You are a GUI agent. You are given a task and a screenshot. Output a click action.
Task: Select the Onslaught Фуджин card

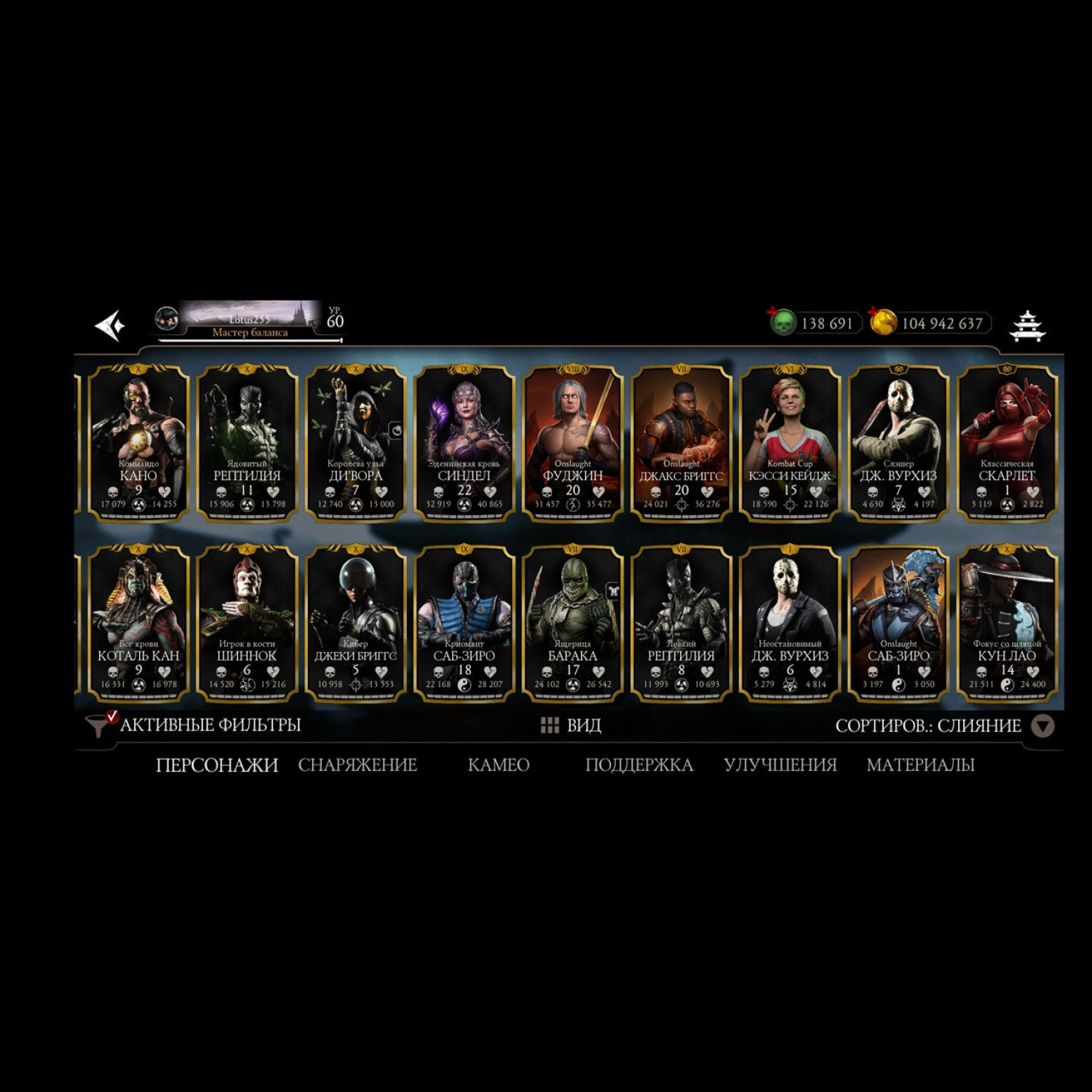click(573, 443)
